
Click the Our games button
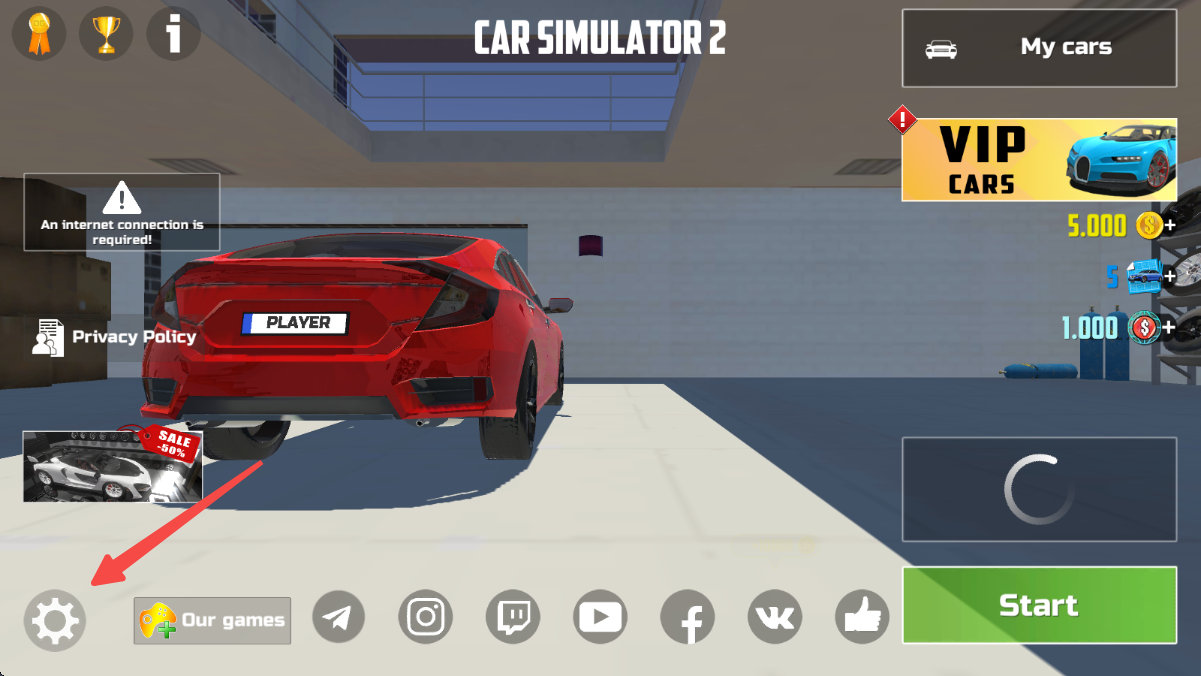[x=212, y=620]
